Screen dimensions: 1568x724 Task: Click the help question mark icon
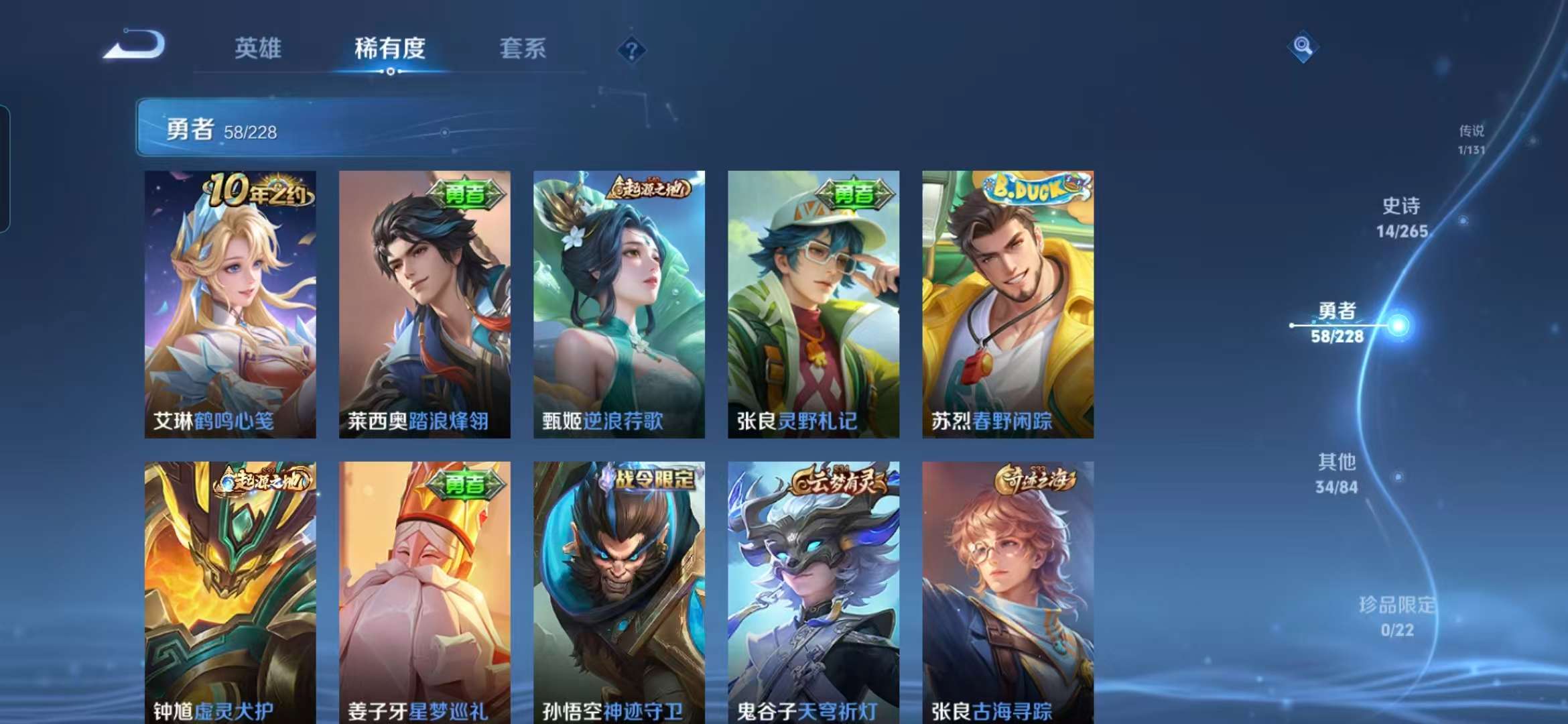click(x=631, y=48)
